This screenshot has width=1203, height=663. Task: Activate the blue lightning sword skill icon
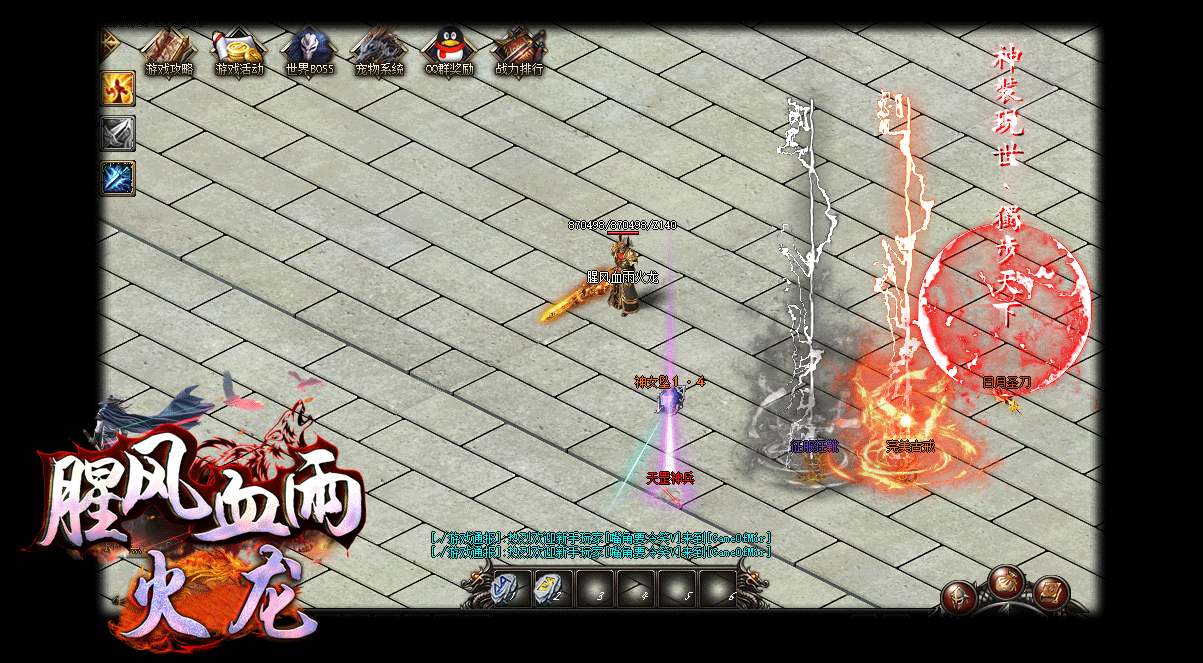(x=118, y=178)
